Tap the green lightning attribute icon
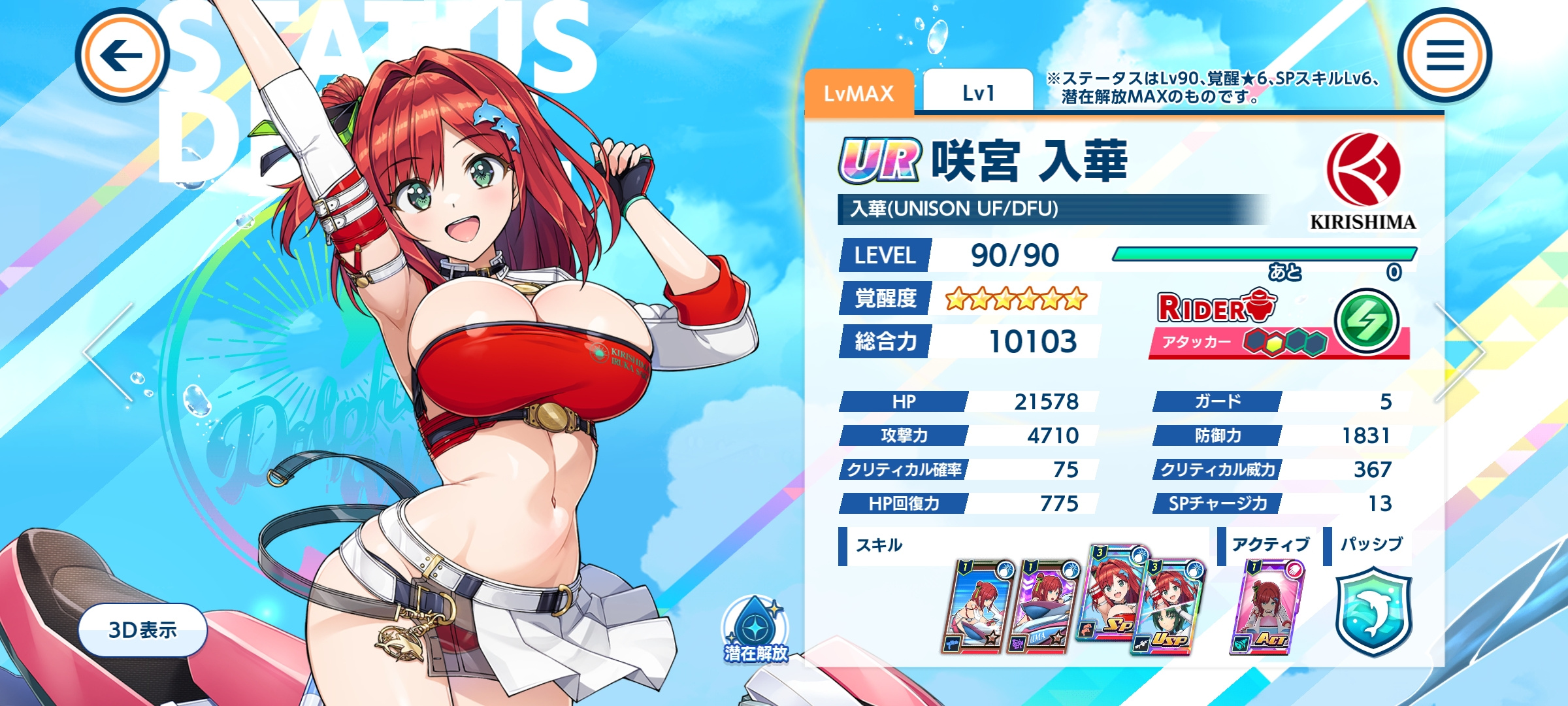 1365,321
